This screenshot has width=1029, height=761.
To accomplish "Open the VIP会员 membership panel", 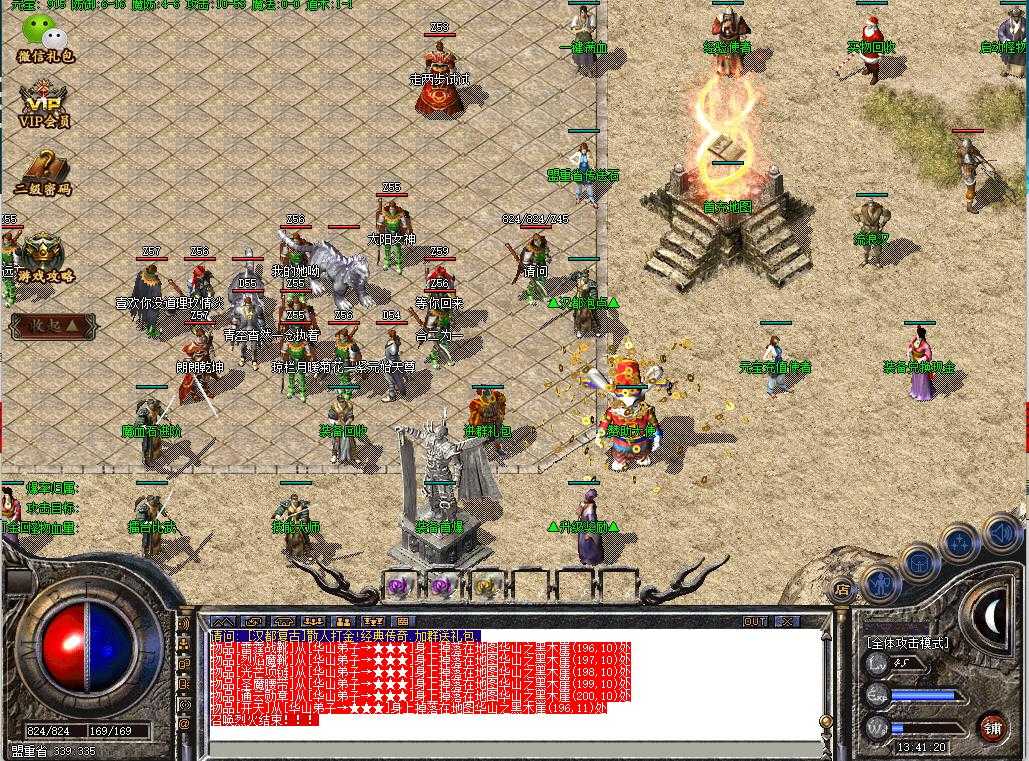I will tap(45, 103).
